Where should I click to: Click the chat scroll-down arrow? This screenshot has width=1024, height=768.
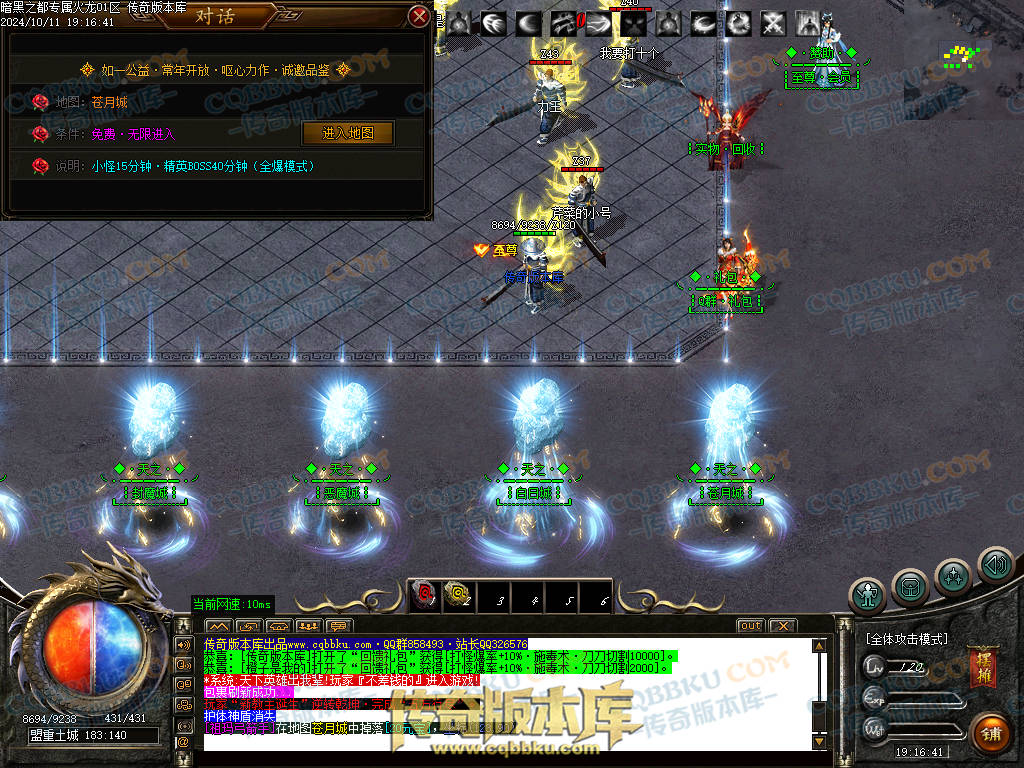tap(821, 743)
